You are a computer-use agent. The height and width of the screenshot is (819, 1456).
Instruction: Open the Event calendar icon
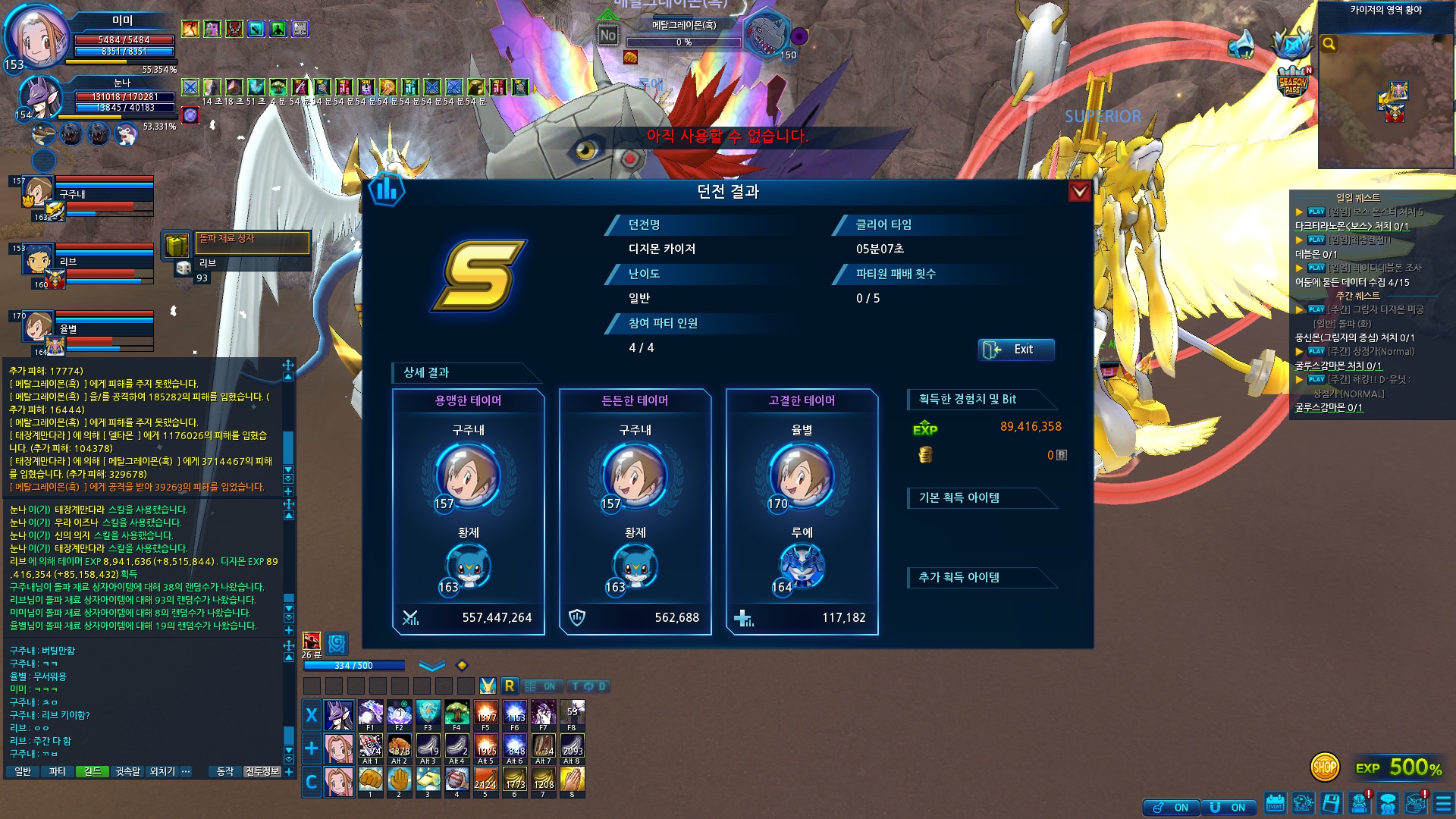click(1275, 803)
